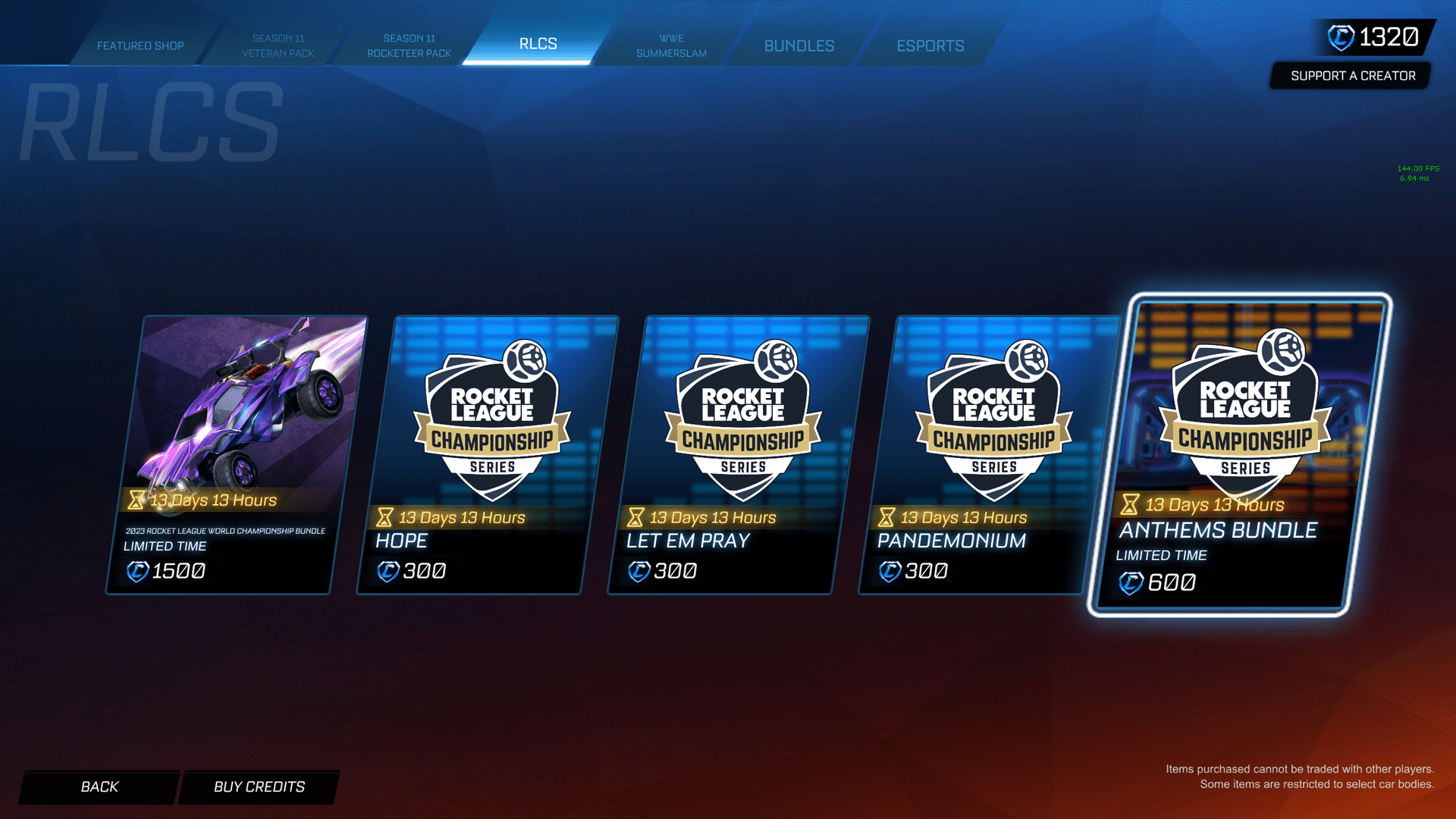The height and width of the screenshot is (819, 1456).
Task: Select the hourglass timer icon on HOPE card
Action: 384,517
